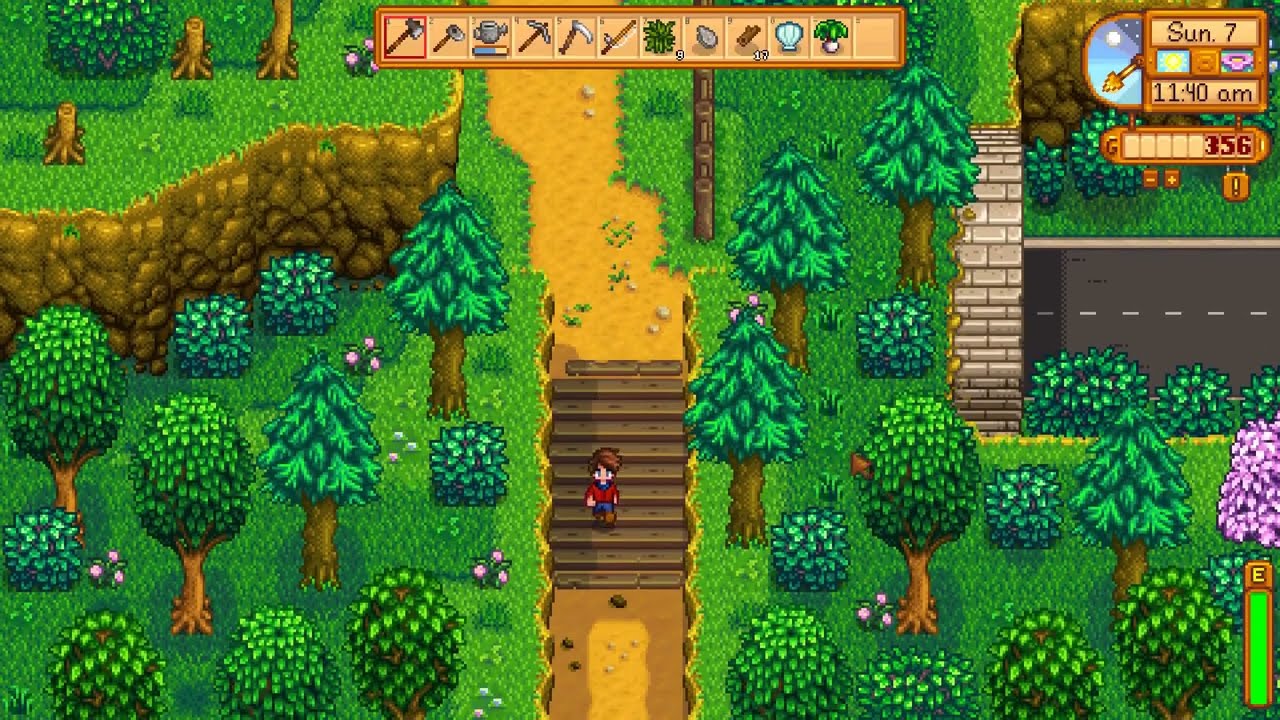Select the green fiber stack
This screenshot has height=720, width=1280.
662,38
